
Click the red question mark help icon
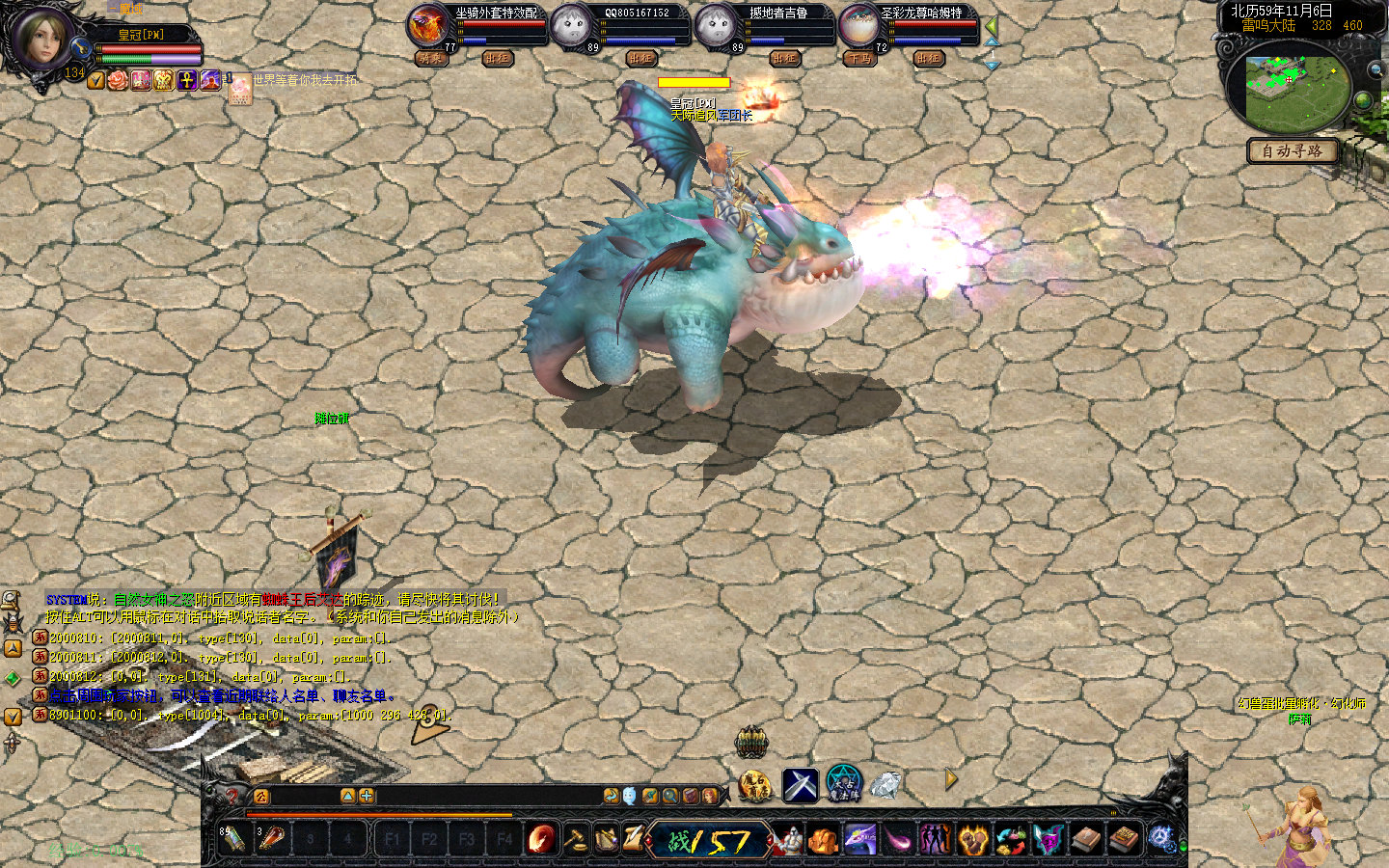coord(231,796)
